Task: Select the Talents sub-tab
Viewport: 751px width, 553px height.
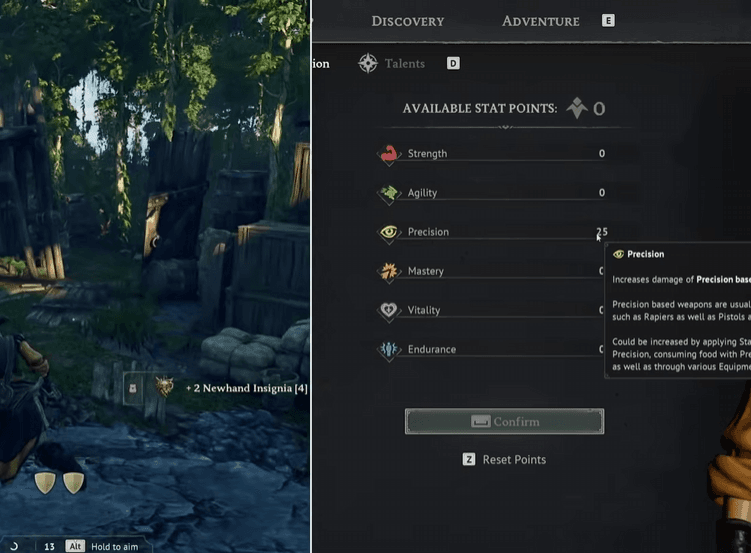Action: coord(405,63)
